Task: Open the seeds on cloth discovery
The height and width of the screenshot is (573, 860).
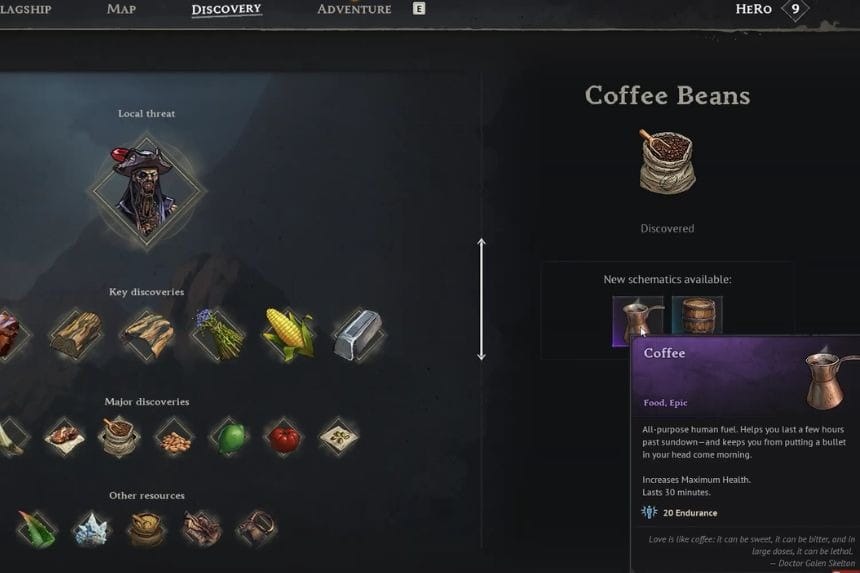Action: (339, 437)
